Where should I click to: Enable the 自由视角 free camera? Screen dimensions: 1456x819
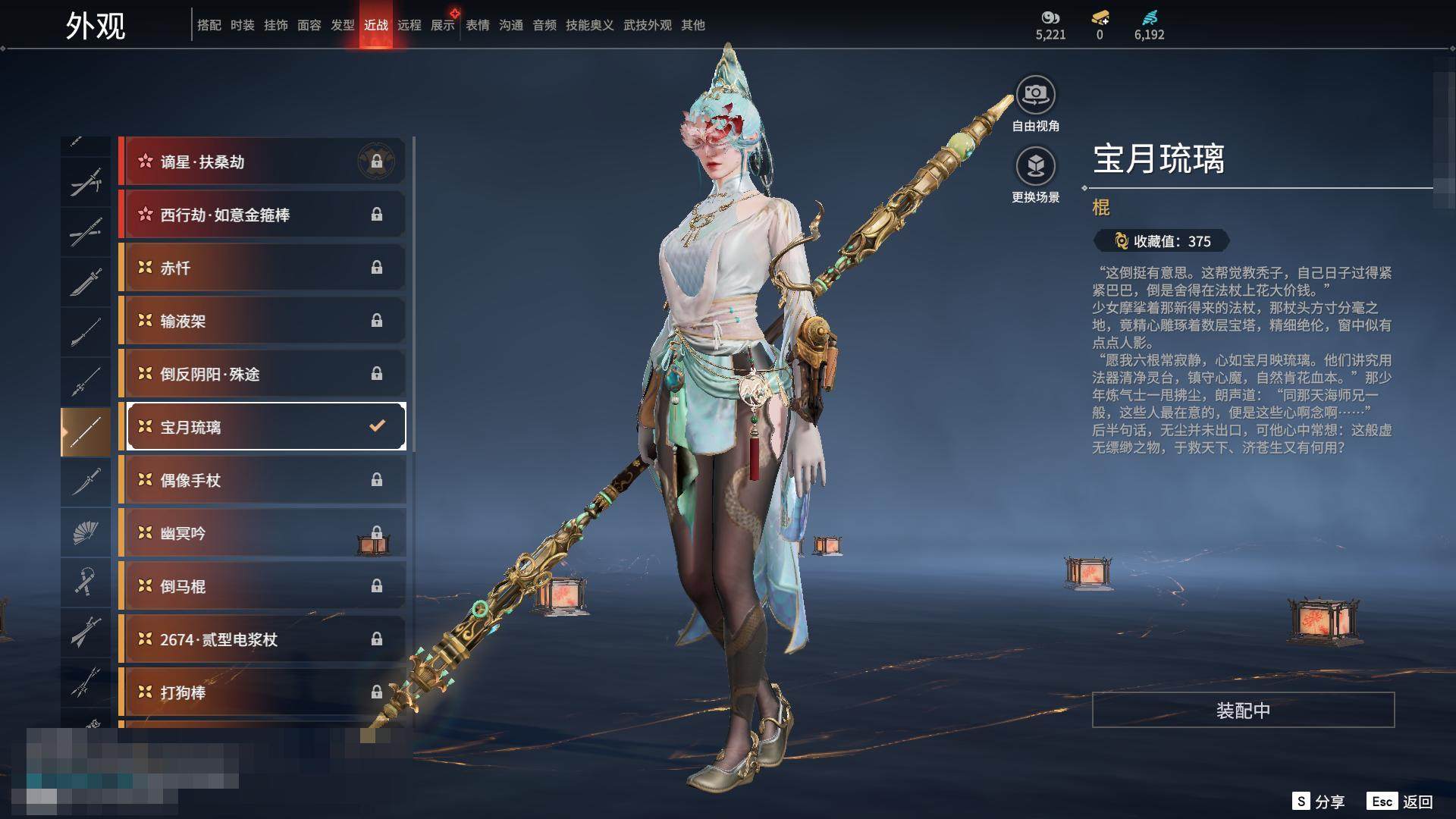pos(1035,96)
